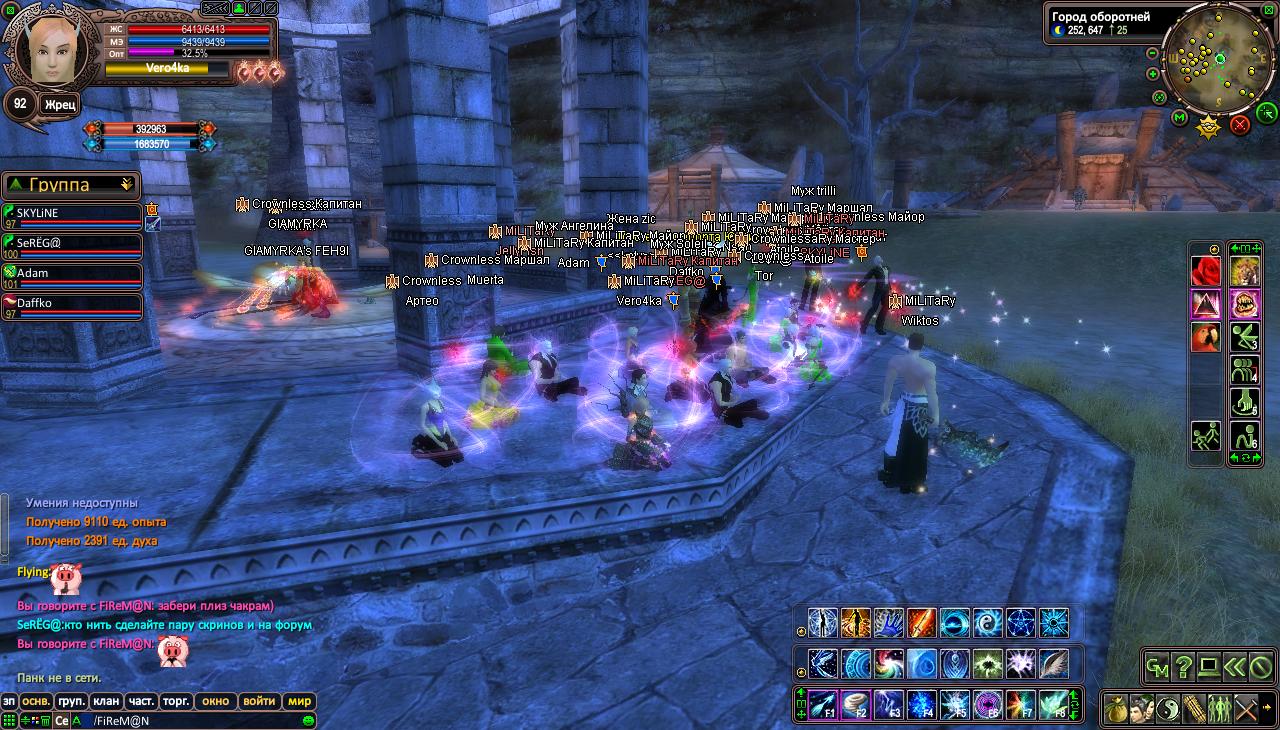The height and width of the screenshot is (730, 1280).
Task: Open the yin-yang skills menu icon
Action: pos(1169,709)
